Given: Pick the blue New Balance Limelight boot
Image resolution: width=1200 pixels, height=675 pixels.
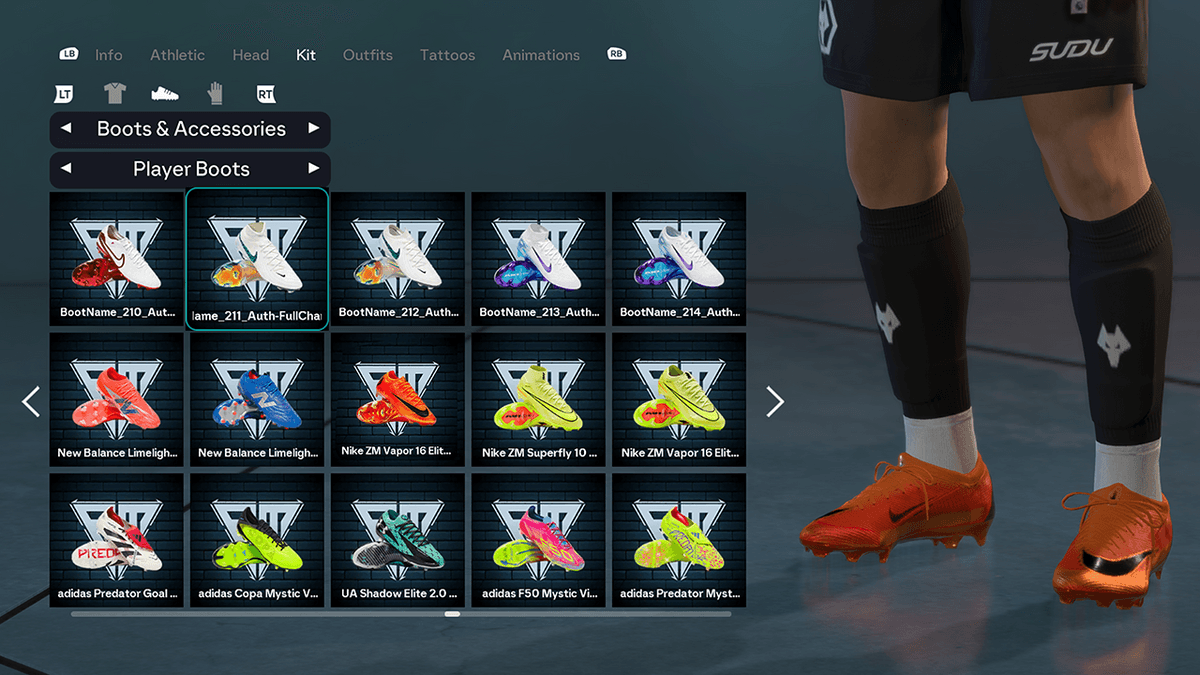Looking at the screenshot, I should (x=257, y=399).
